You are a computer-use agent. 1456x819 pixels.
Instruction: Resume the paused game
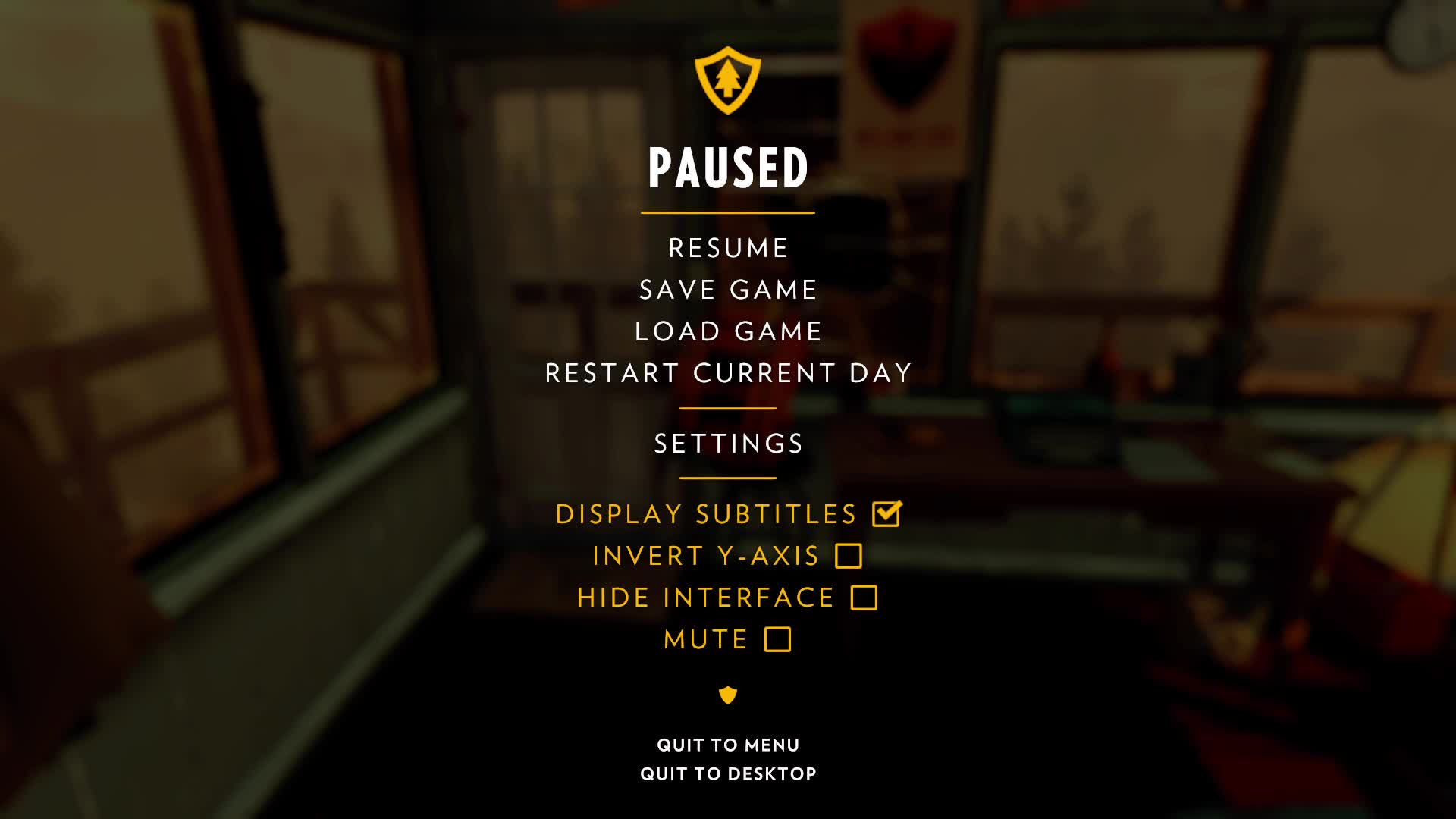pyautogui.click(x=728, y=248)
